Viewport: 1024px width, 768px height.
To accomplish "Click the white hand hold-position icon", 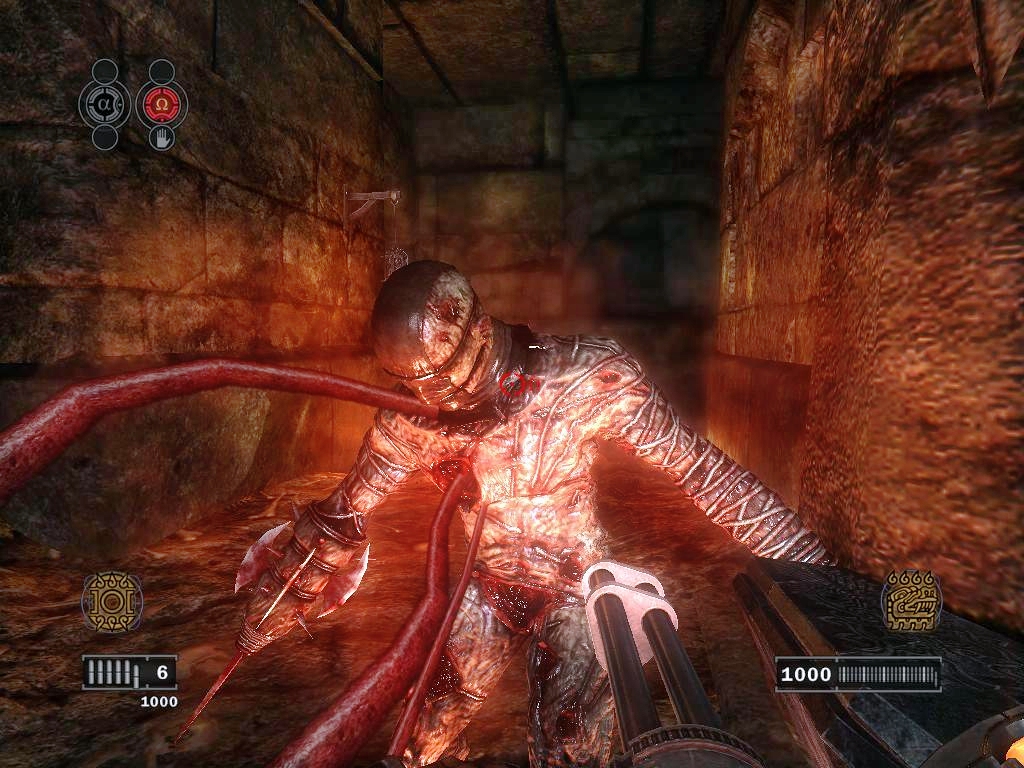I will tap(161, 137).
